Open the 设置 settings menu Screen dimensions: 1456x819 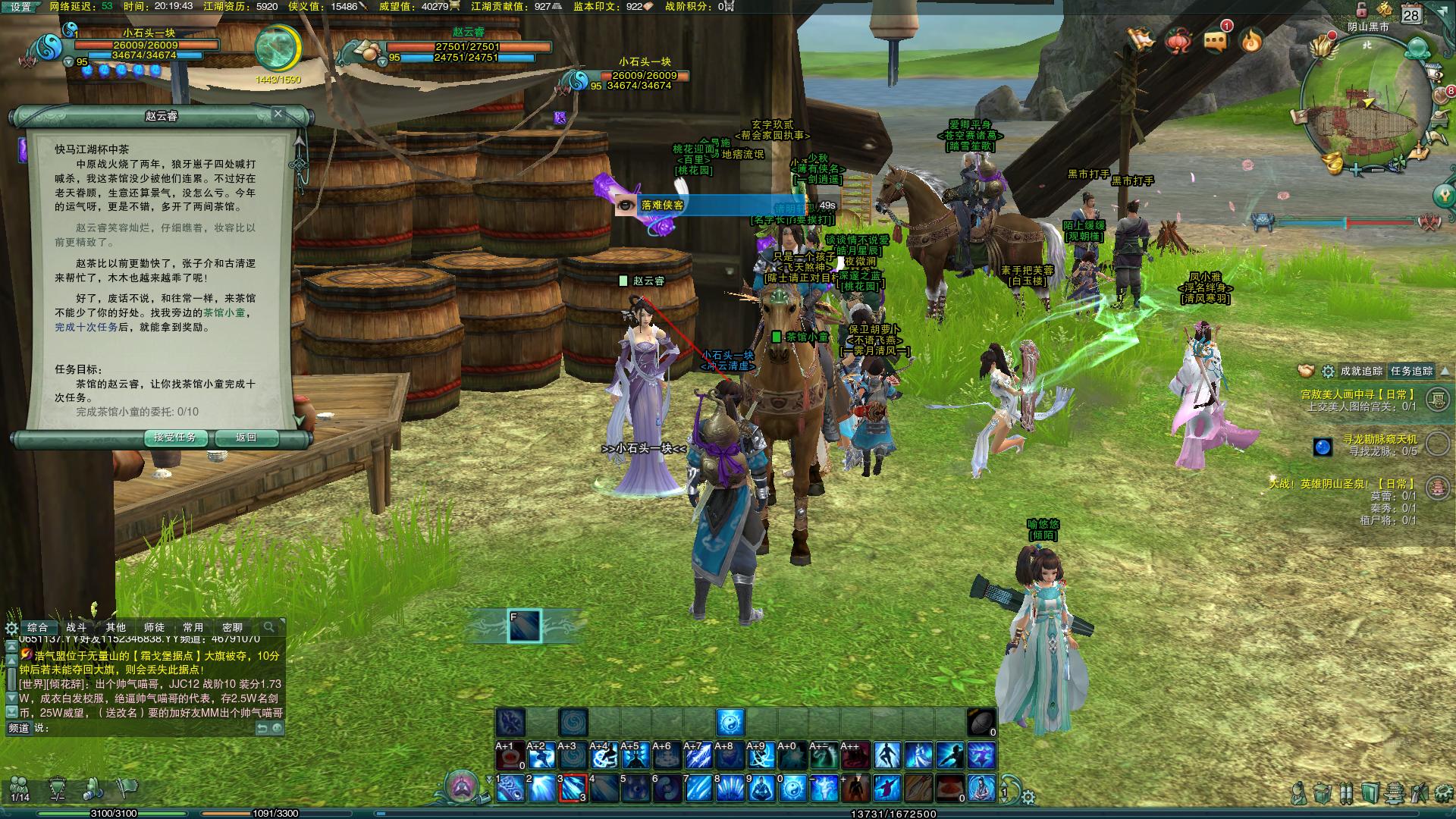coord(20,7)
